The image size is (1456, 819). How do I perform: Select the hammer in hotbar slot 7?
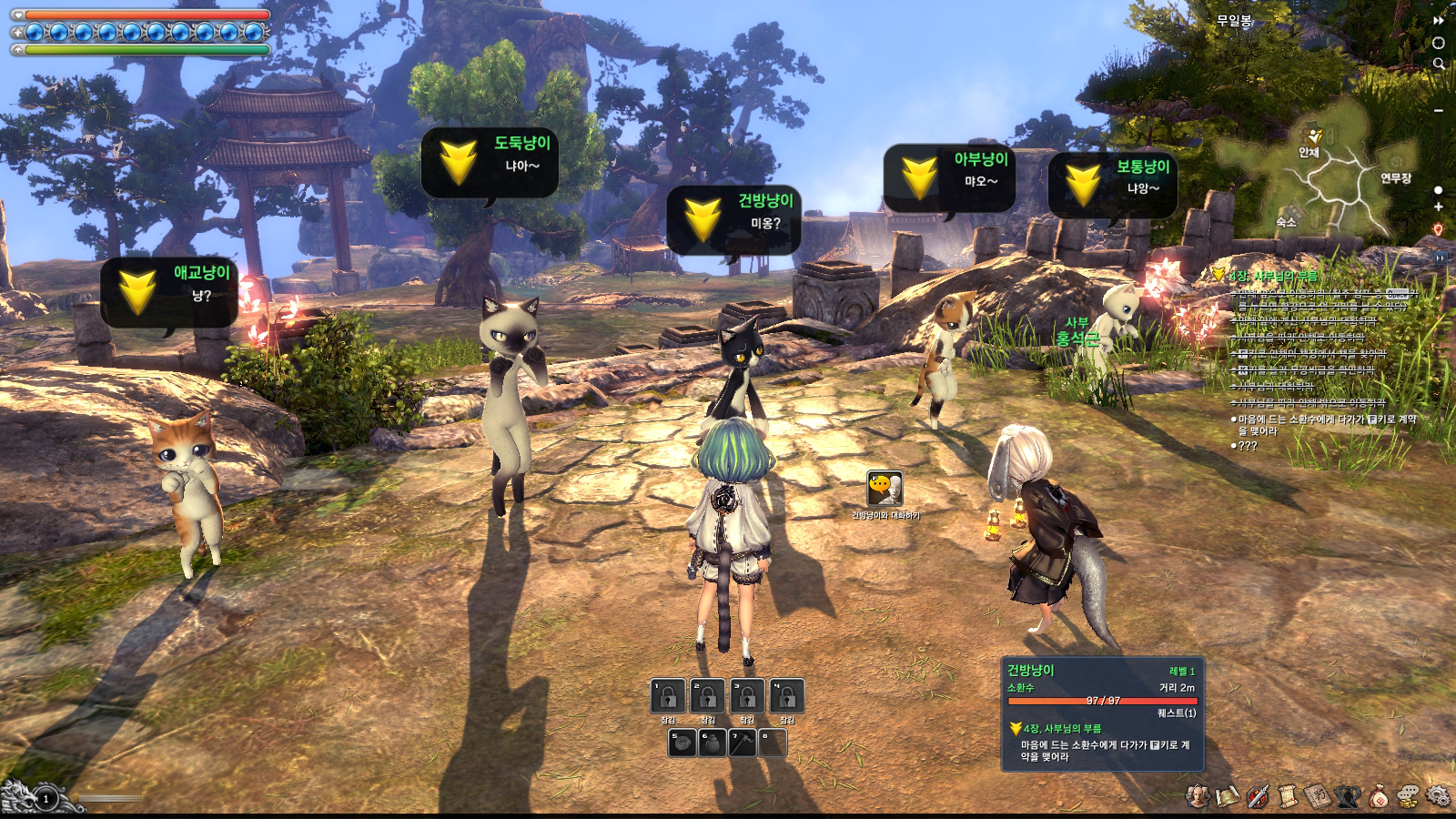(742, 743)
